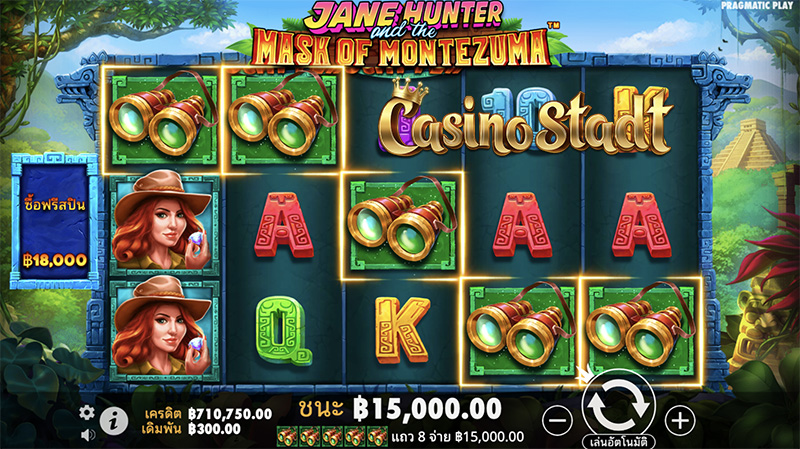Increase the bet with the plus button

[679, 417]
